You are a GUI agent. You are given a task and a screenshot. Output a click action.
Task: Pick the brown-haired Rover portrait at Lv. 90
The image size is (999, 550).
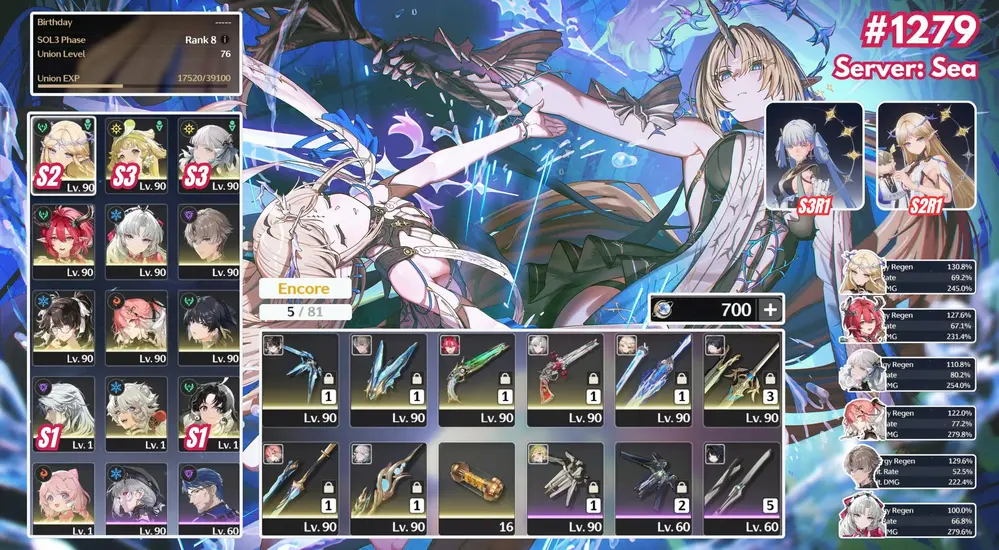(x=208, y=242)
